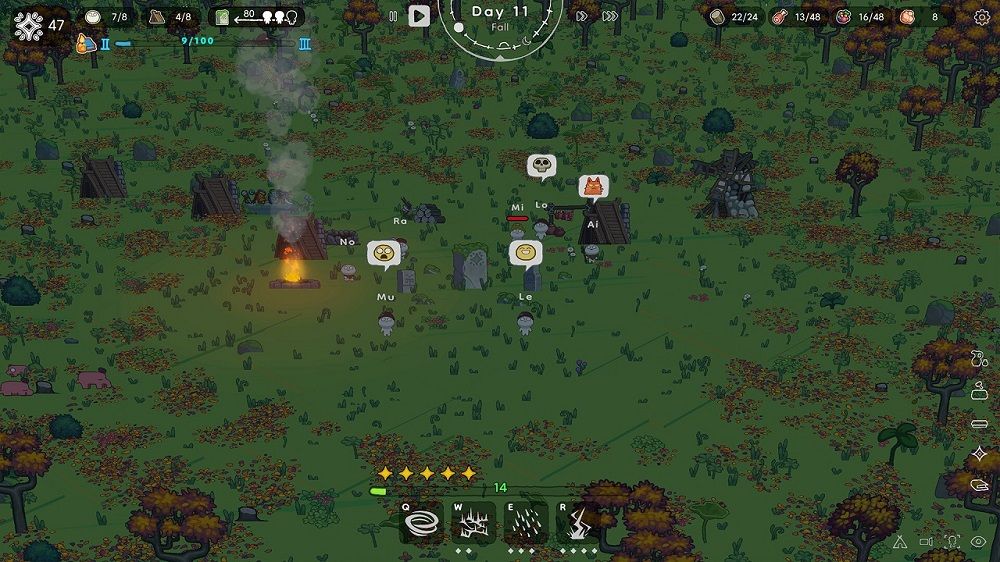The width and height of the screenshot is (1000, 562).
Task: Open the four-point star sparkle menu
Action: tap(979, 454)
